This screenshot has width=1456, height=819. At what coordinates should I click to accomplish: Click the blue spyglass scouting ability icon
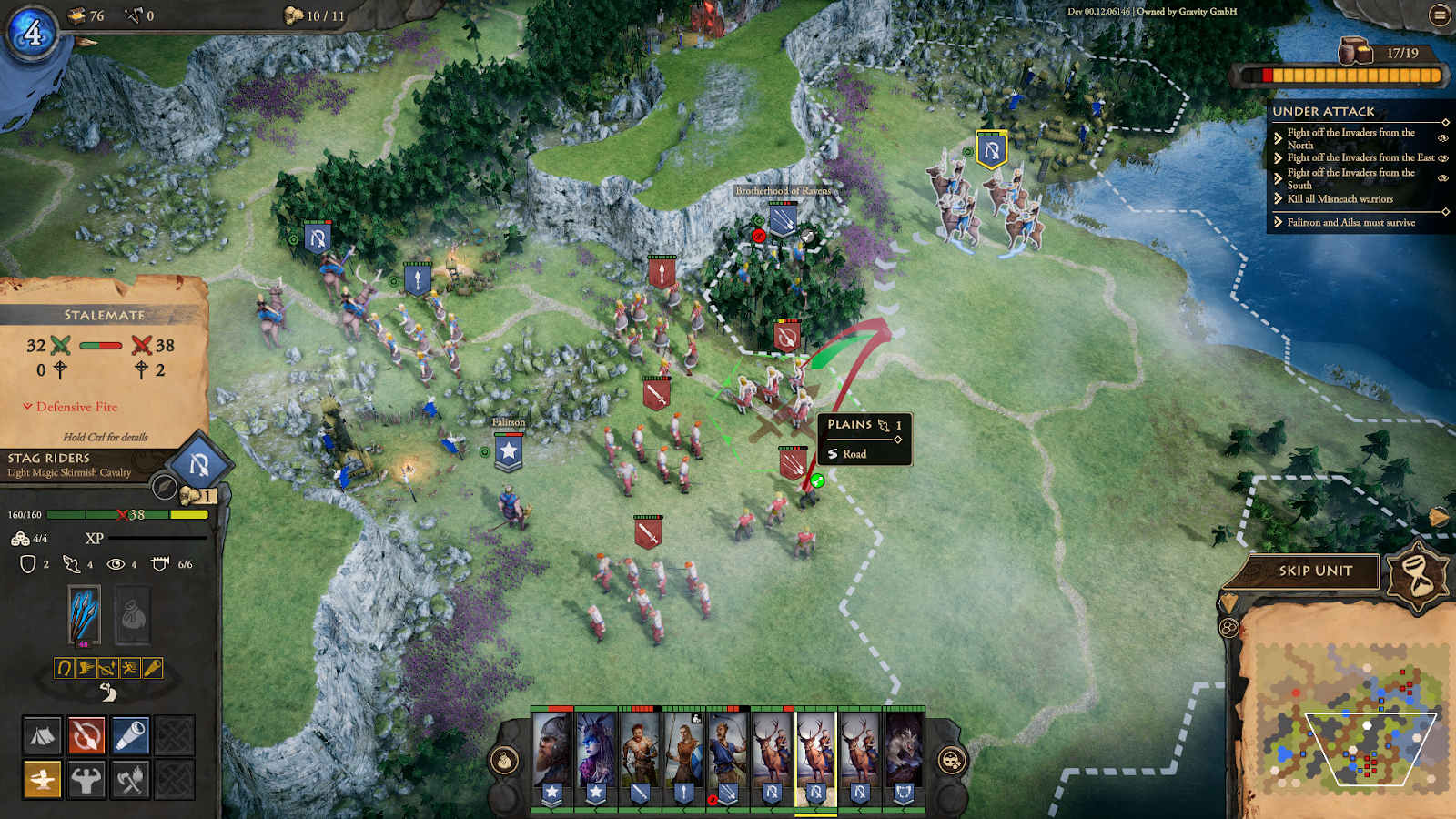pyautogui.click(x=130, y=735)
